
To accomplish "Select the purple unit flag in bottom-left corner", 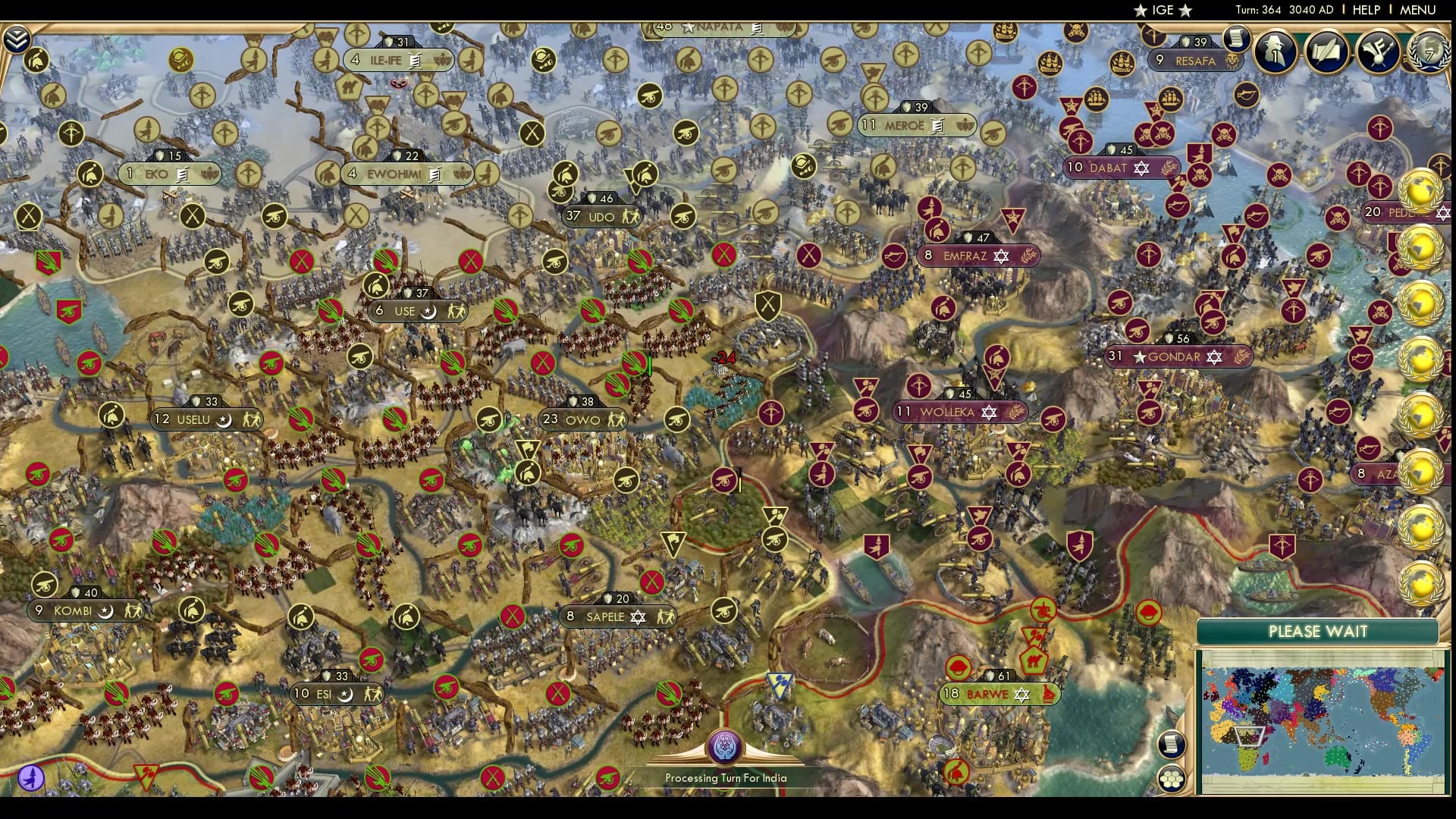I will point(30,776).
